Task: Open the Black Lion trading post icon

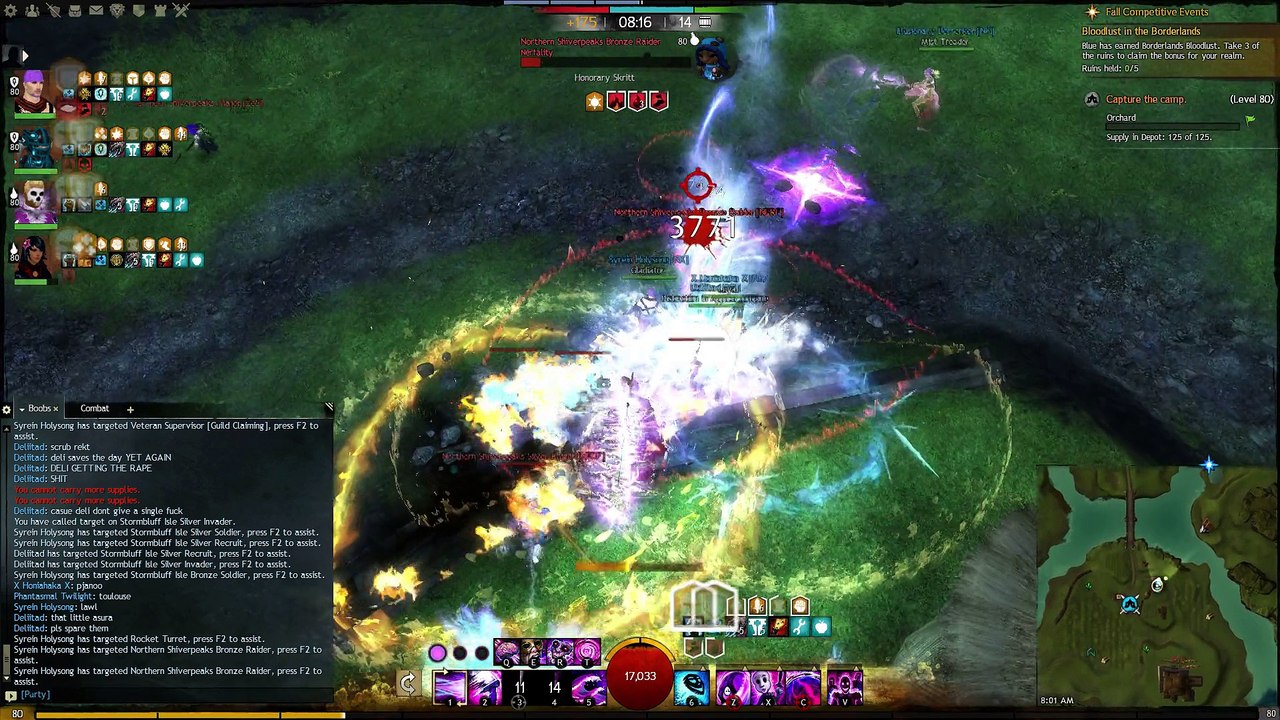Action: click(117, 11)
